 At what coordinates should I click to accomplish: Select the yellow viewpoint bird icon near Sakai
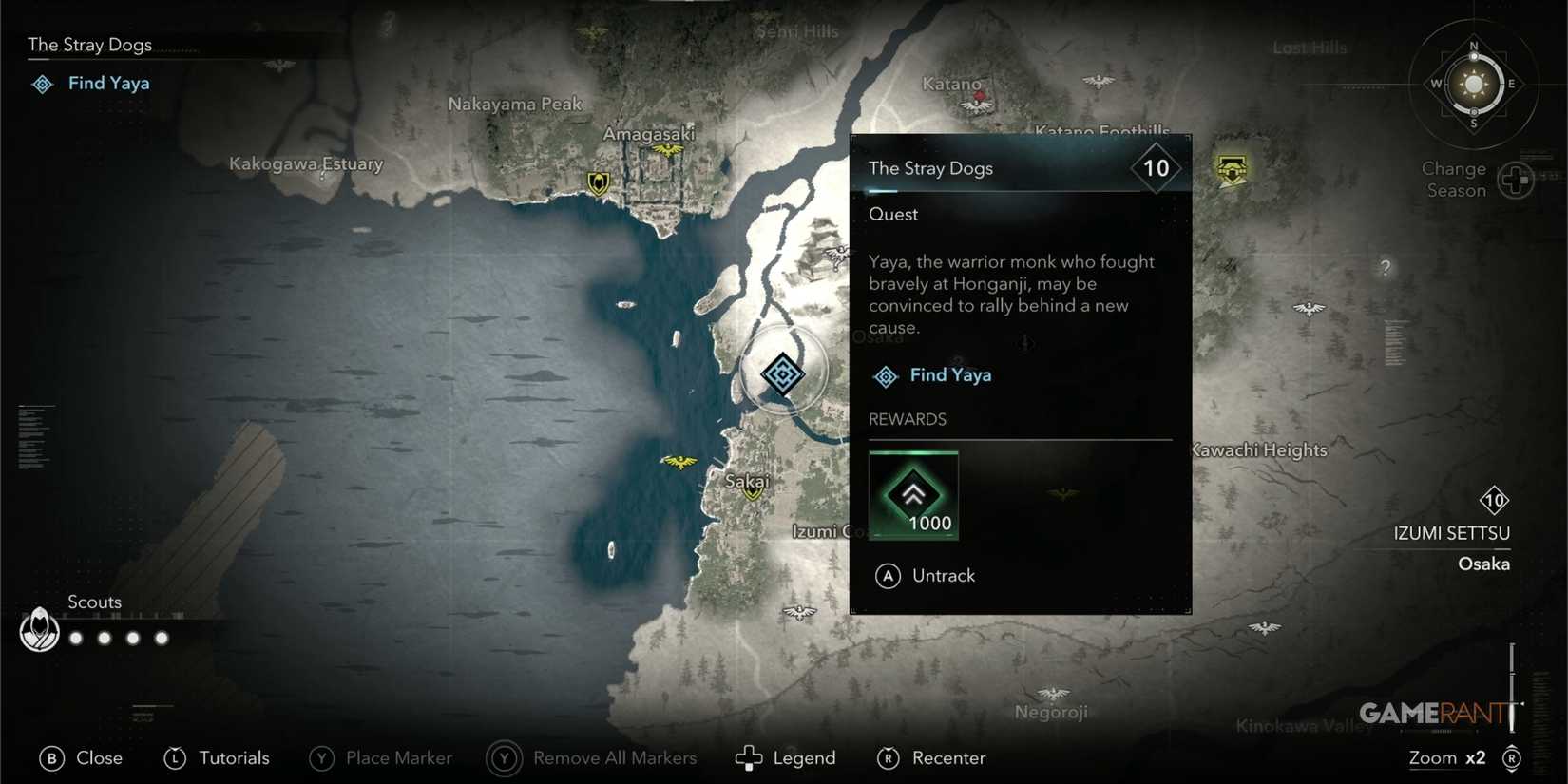(679, 462)
